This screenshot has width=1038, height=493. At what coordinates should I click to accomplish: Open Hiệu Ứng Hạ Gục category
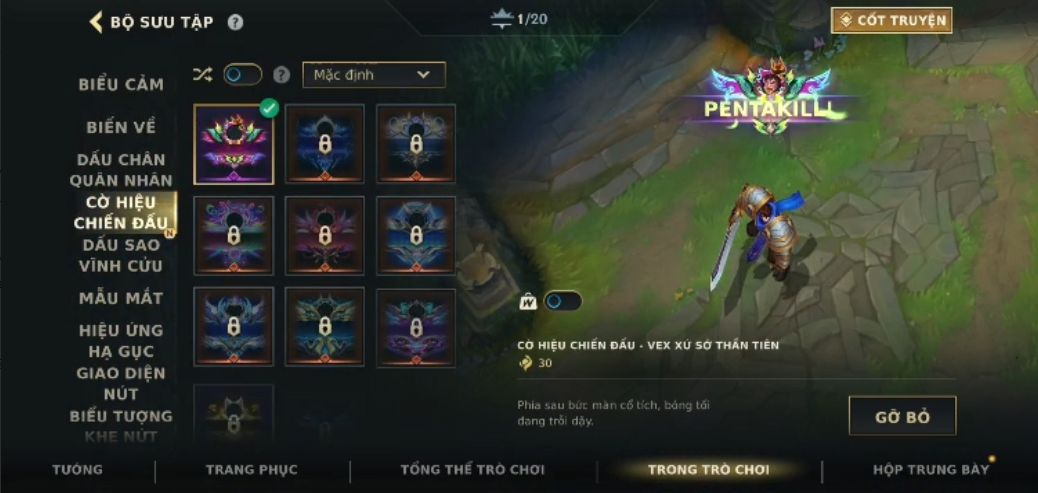[121, 341]
